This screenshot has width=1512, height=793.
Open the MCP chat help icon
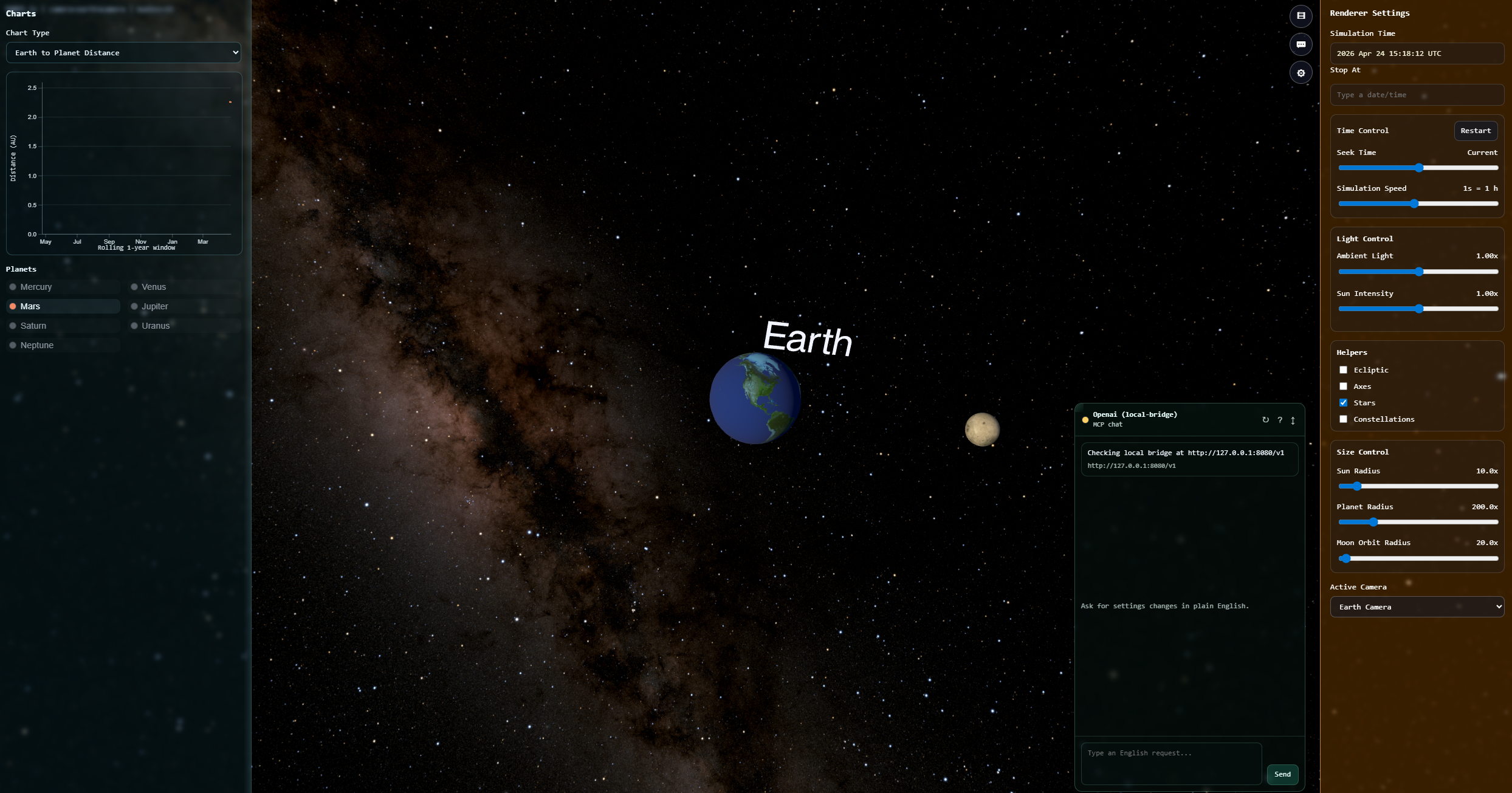click(x=1280, y=420)
